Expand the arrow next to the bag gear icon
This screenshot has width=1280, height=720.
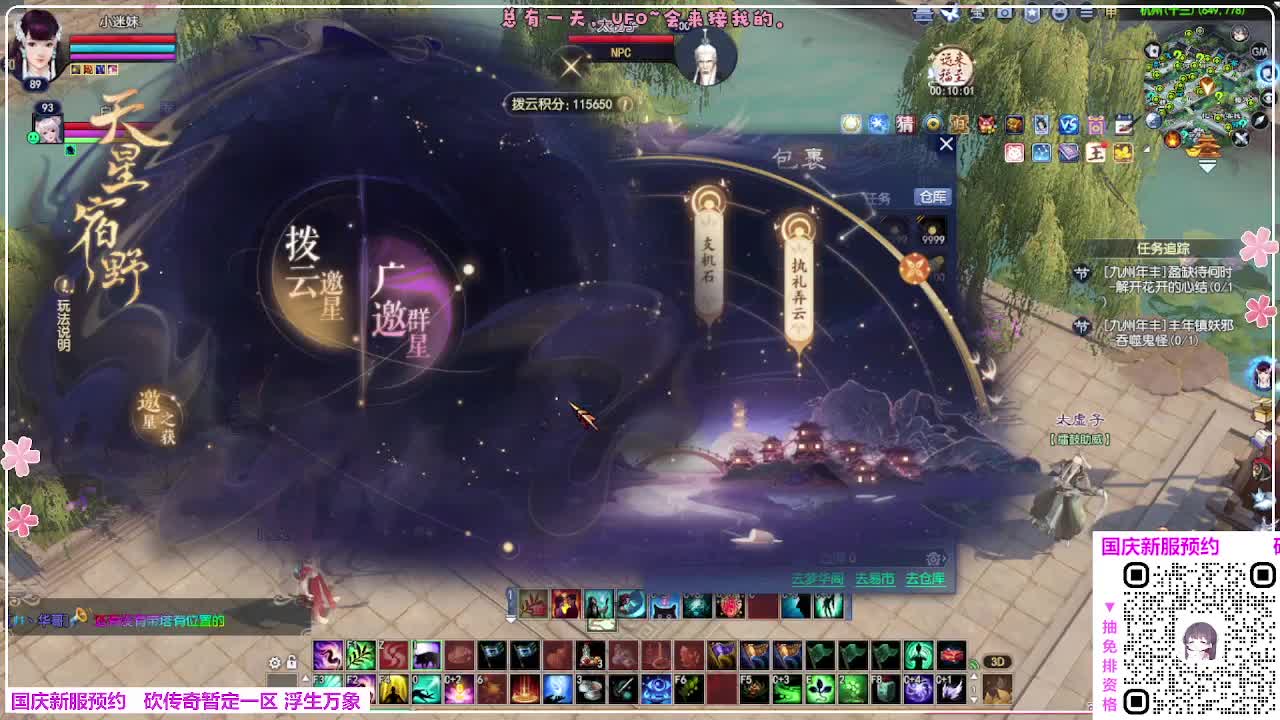tap(945, 557)
